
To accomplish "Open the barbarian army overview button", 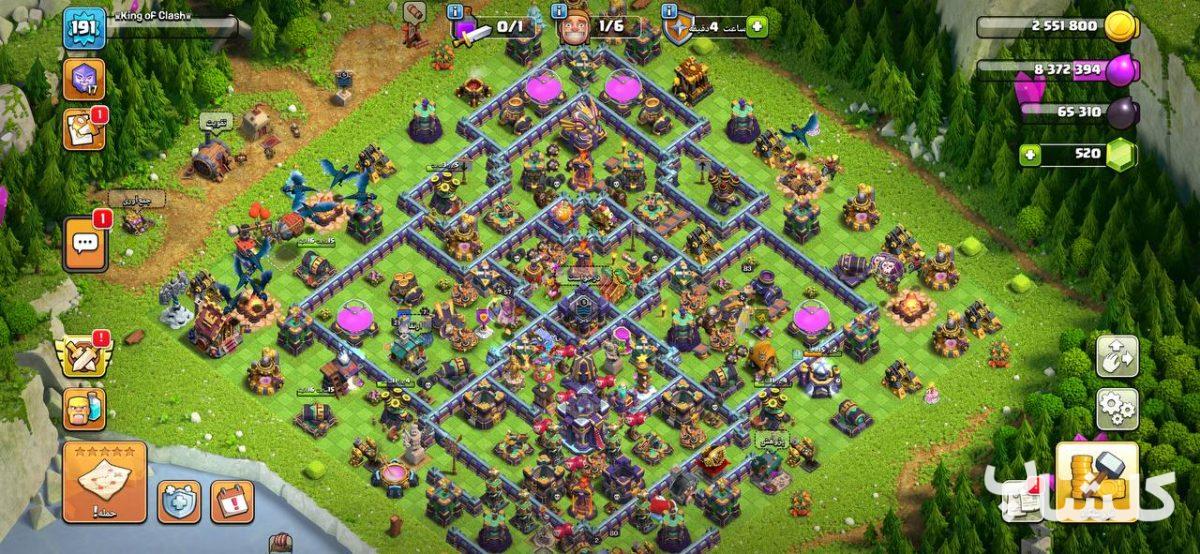I will click(x=85, y=408).
